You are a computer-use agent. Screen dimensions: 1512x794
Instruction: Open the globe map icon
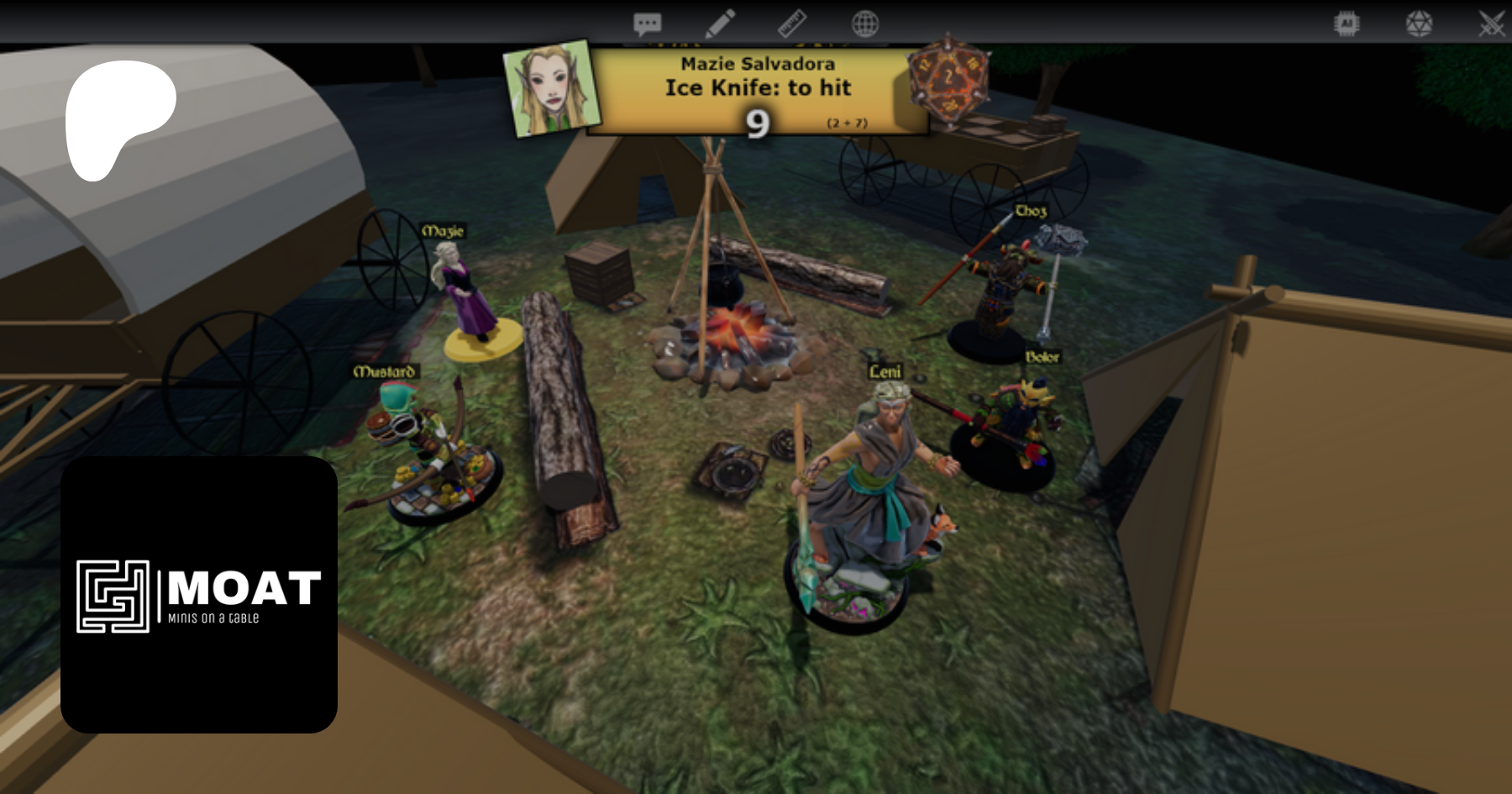click(x=864, y=24)
